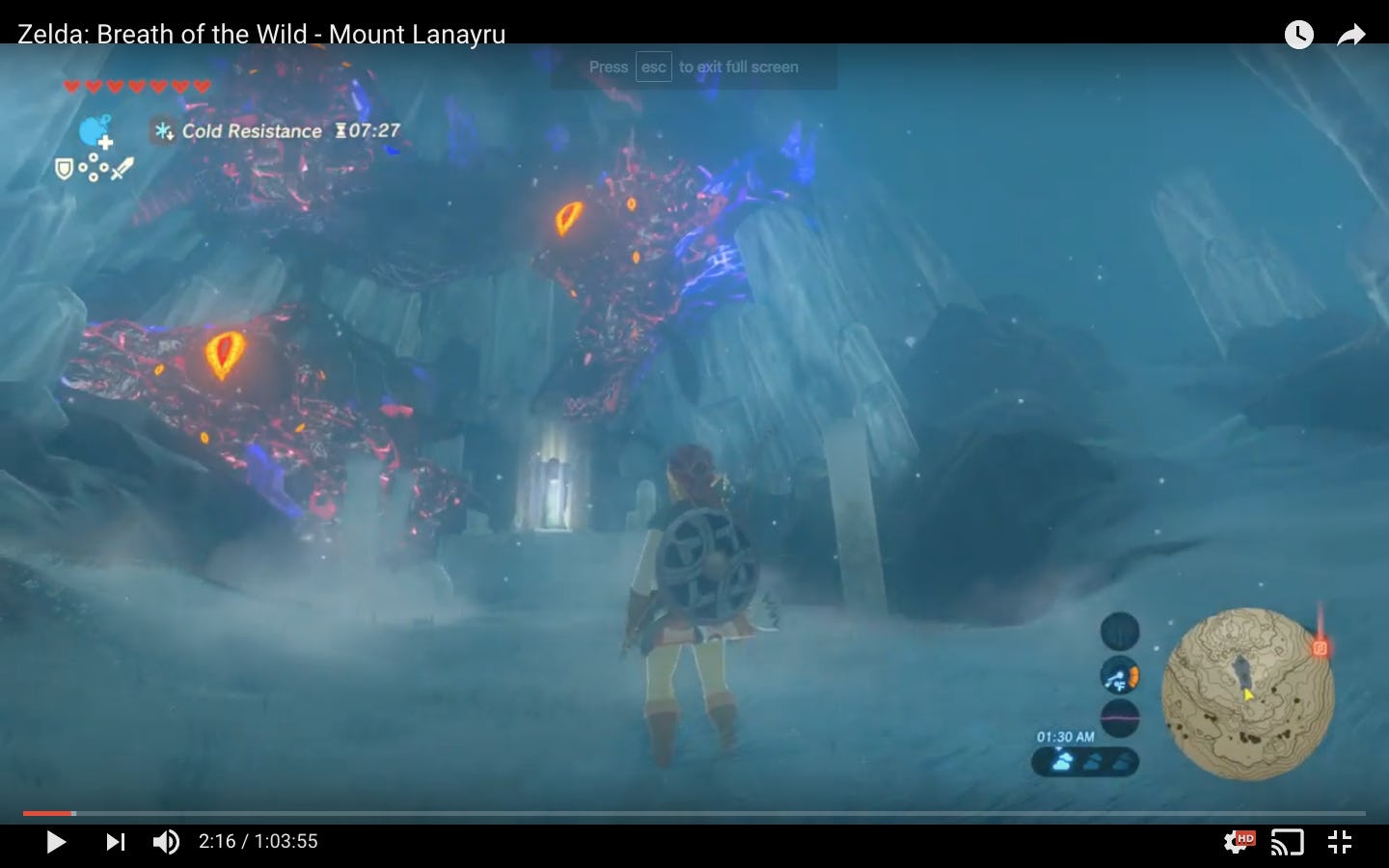Save video using the Watch Later clock icon
1389x868 pixels.
click(1298, 35)
